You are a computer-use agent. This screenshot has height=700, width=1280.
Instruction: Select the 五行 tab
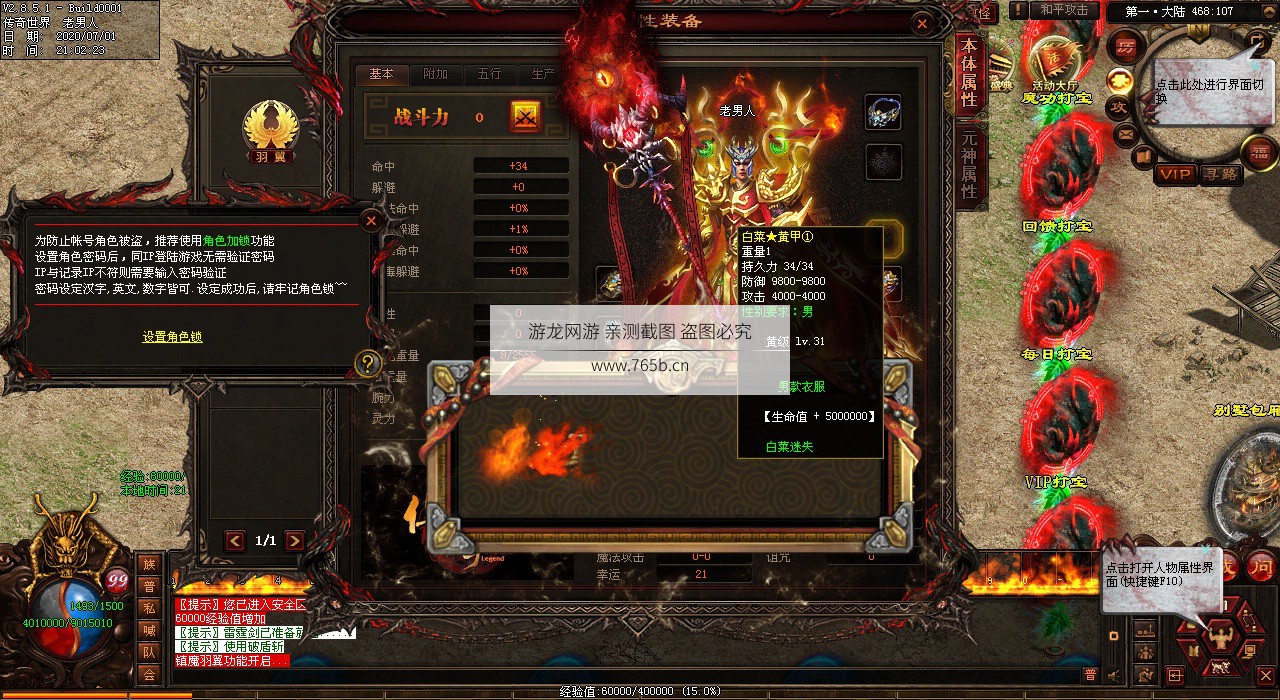click(x=489, y=75)
